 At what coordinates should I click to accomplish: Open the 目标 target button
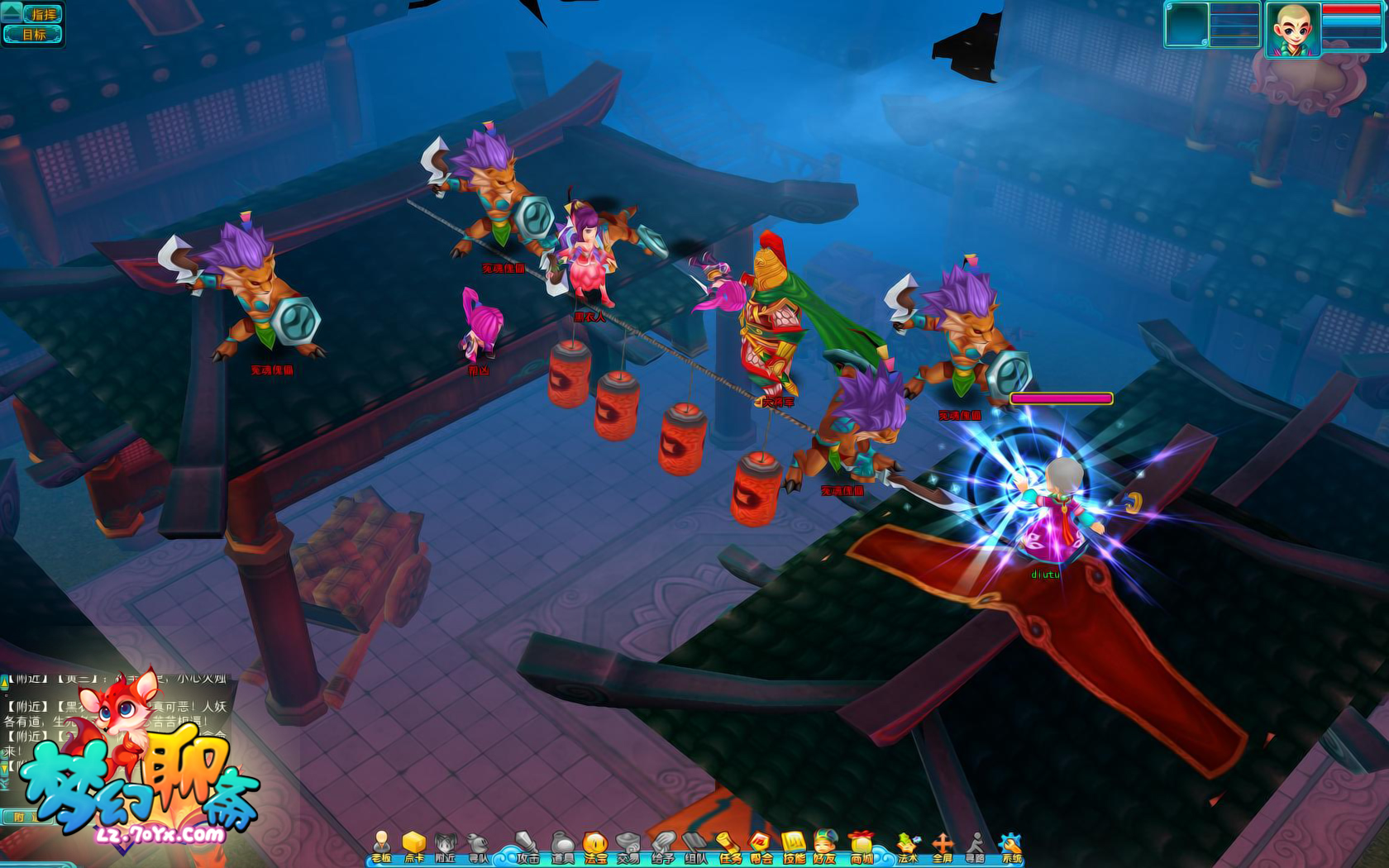coord(34,35)
